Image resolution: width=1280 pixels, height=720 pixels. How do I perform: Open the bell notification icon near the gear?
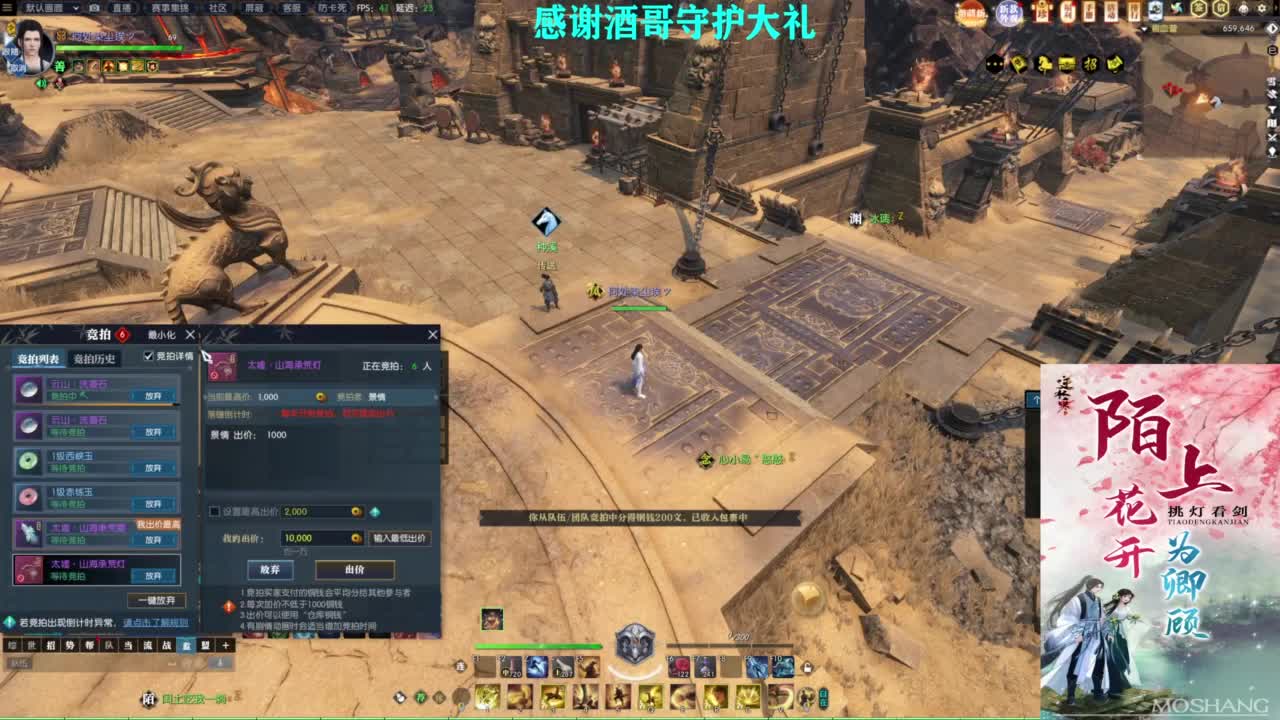pyautogui.click(x=1242, y=9)
